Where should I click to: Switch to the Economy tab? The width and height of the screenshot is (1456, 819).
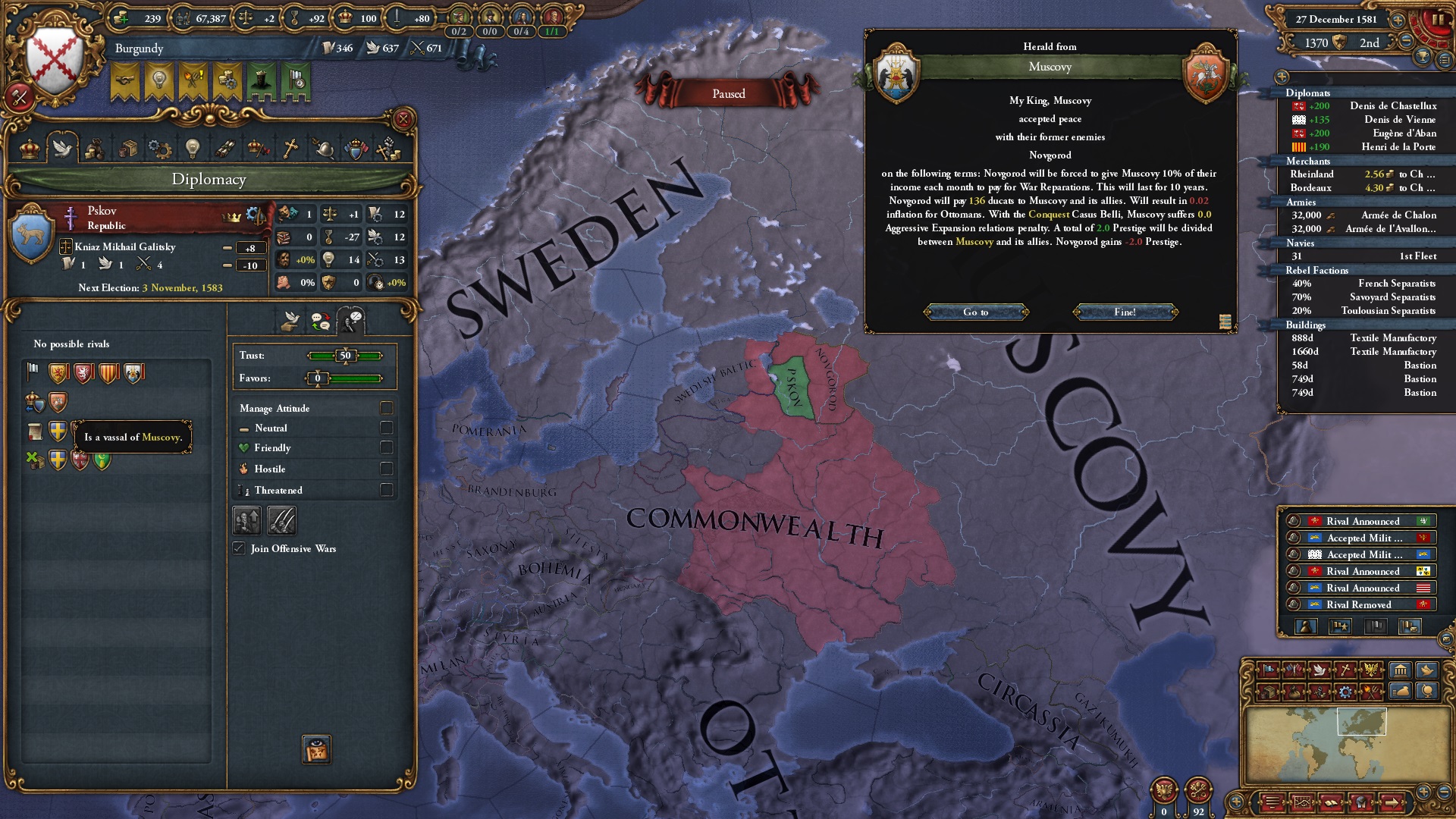[x=95, y=149]
